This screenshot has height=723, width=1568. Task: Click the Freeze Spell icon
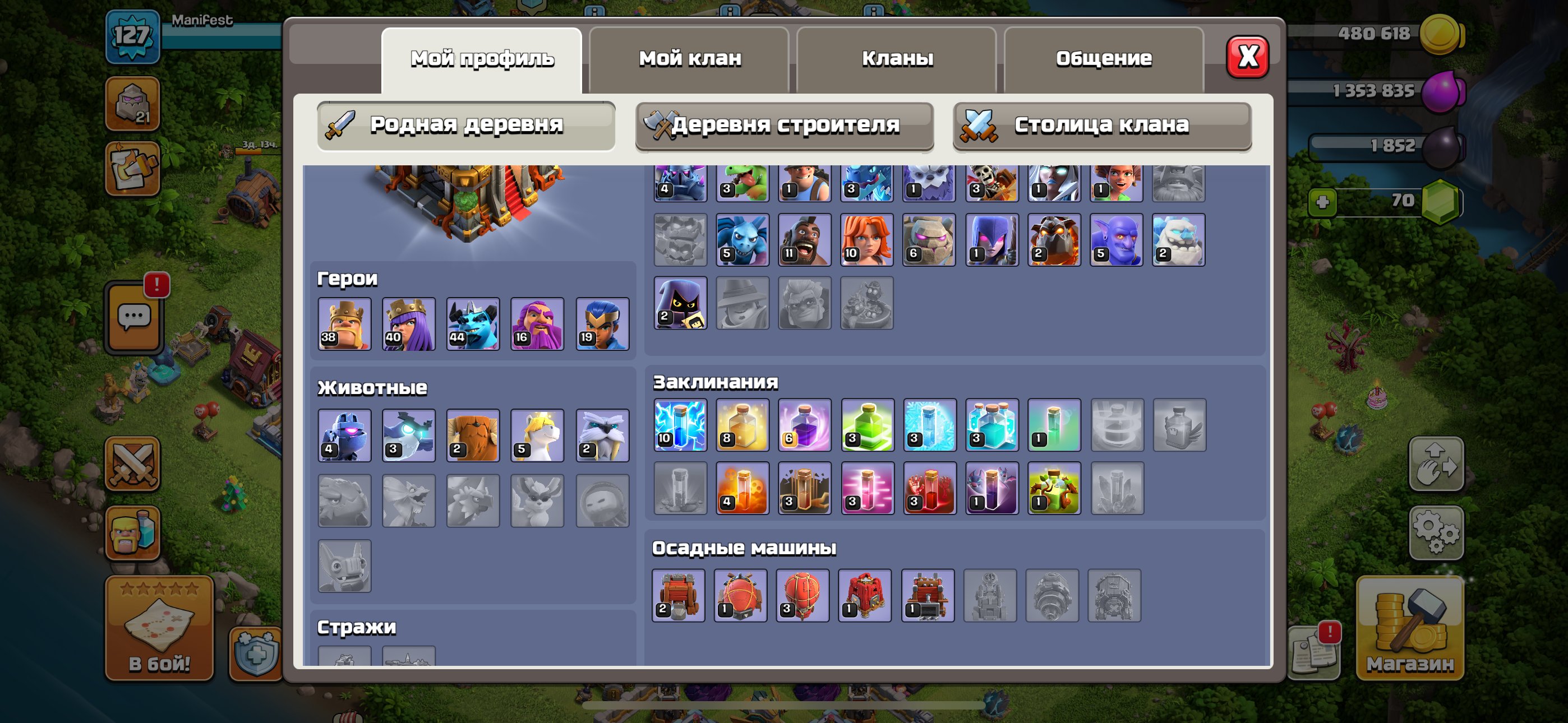931,426
